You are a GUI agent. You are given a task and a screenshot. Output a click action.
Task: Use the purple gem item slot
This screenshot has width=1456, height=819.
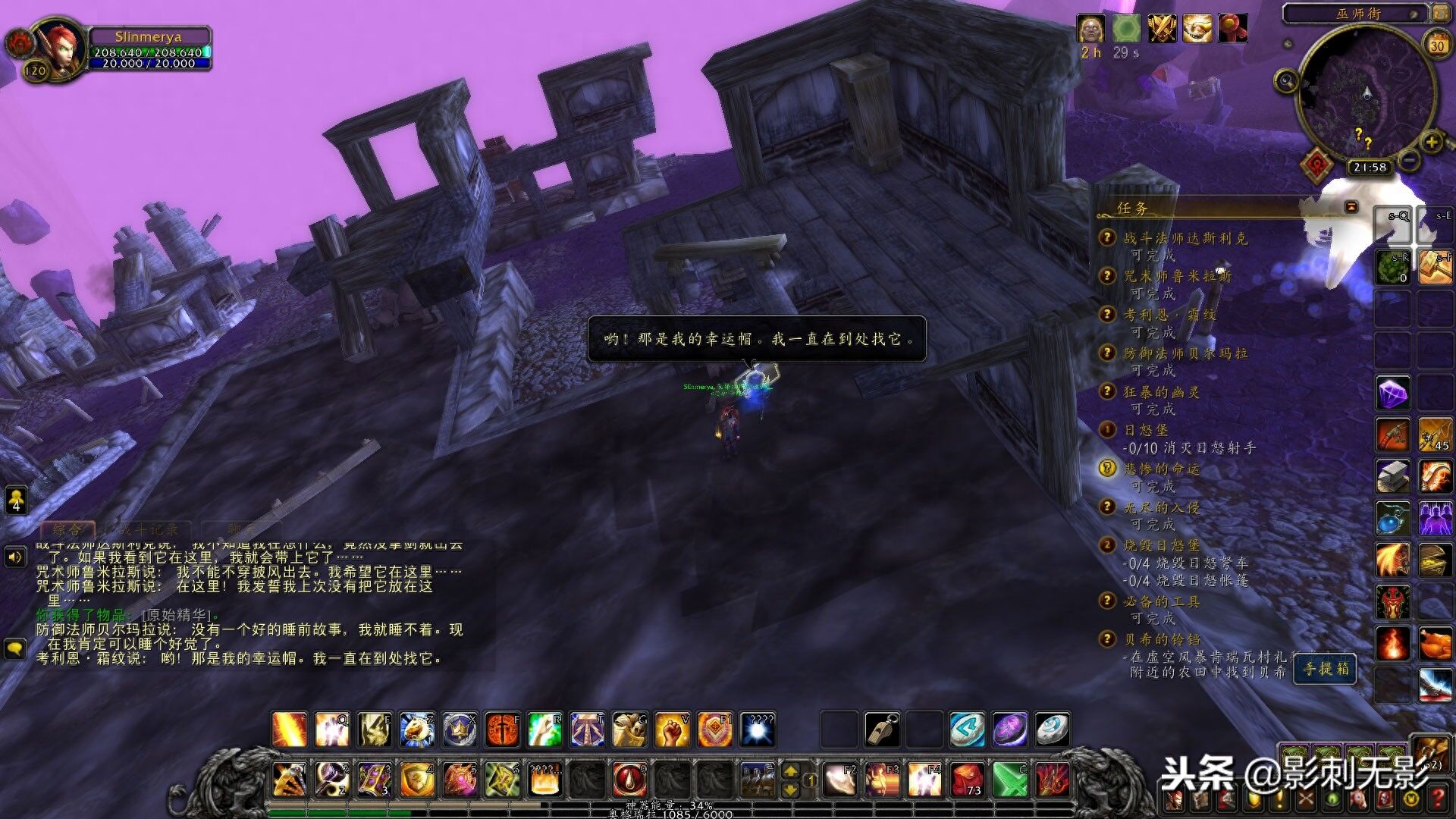coord(1393,394)
